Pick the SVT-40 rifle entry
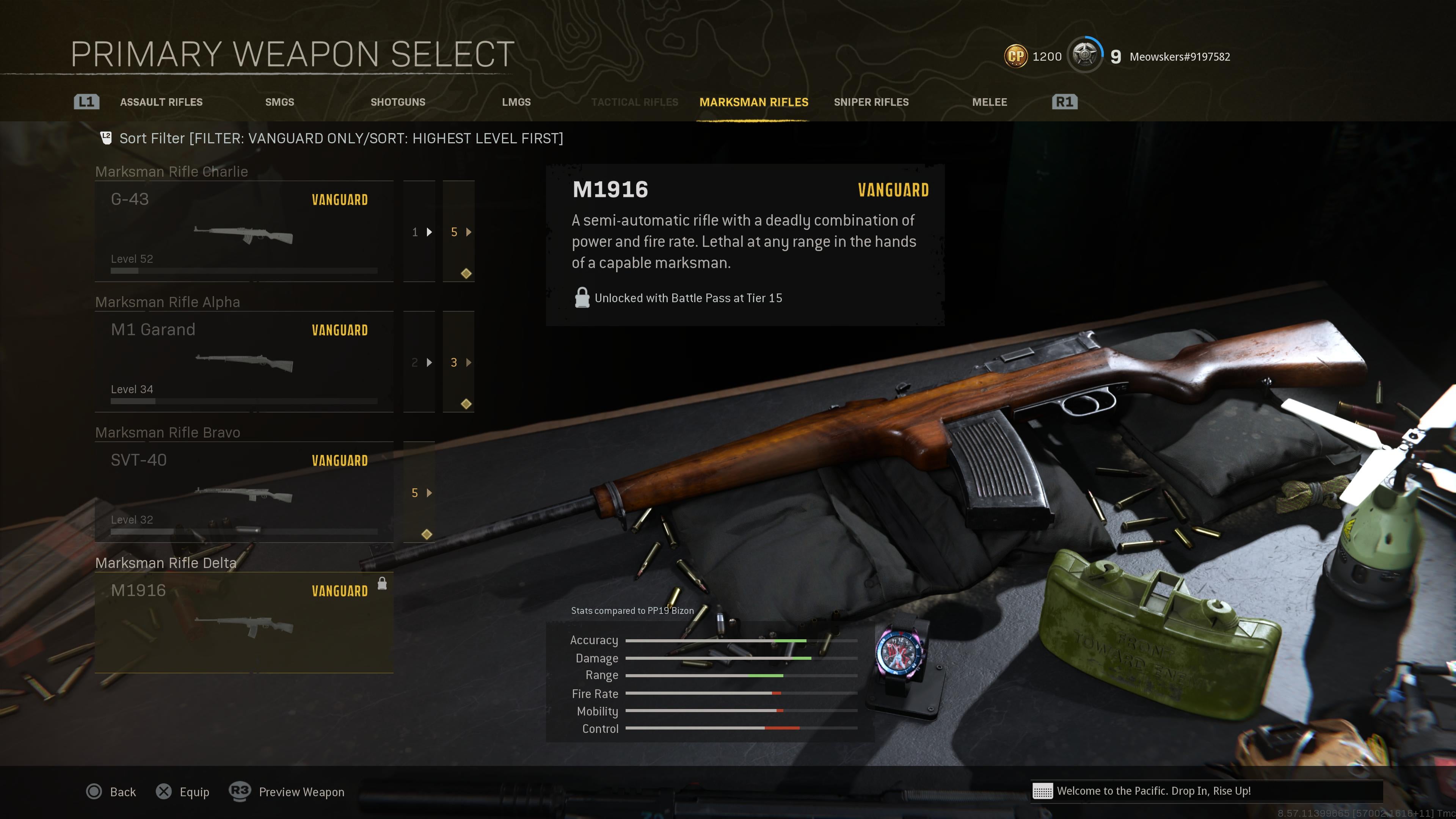Screen dimensions: 1456x819 (x=243, y=492)
